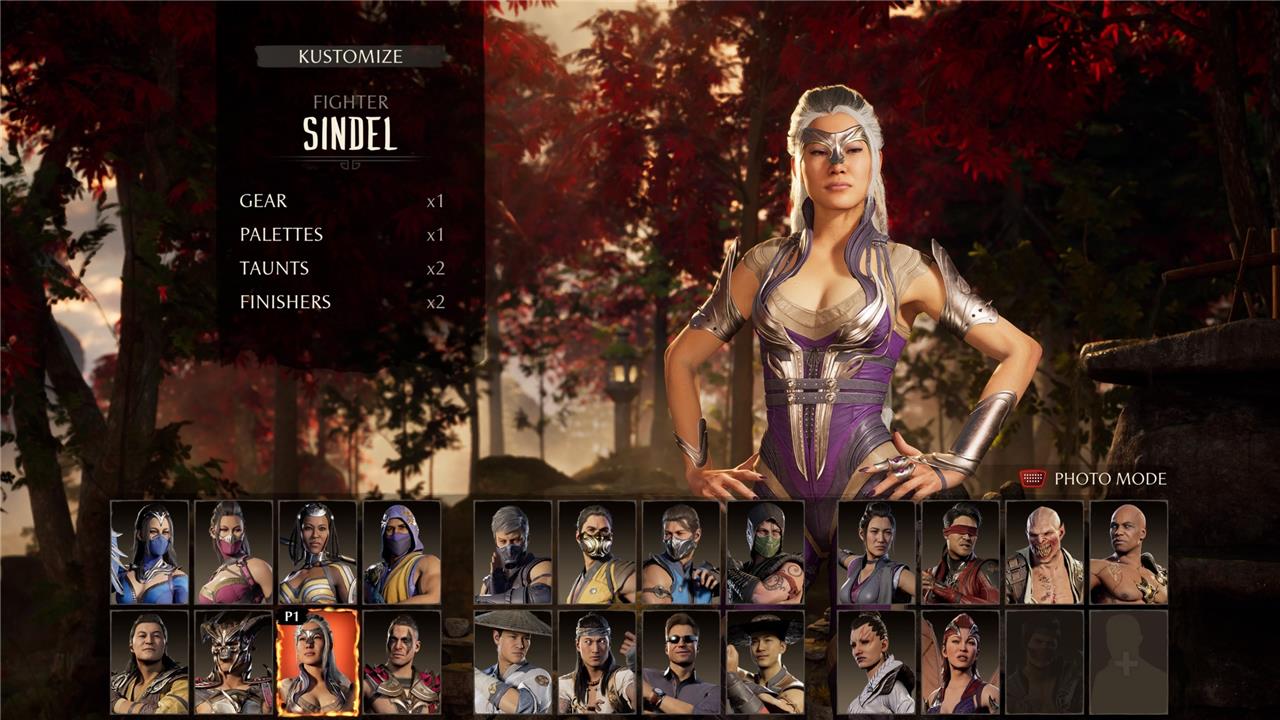The image size is (1280, 720).
Task: Select the highlighted Sindel portrait
Action: (318, 662)
